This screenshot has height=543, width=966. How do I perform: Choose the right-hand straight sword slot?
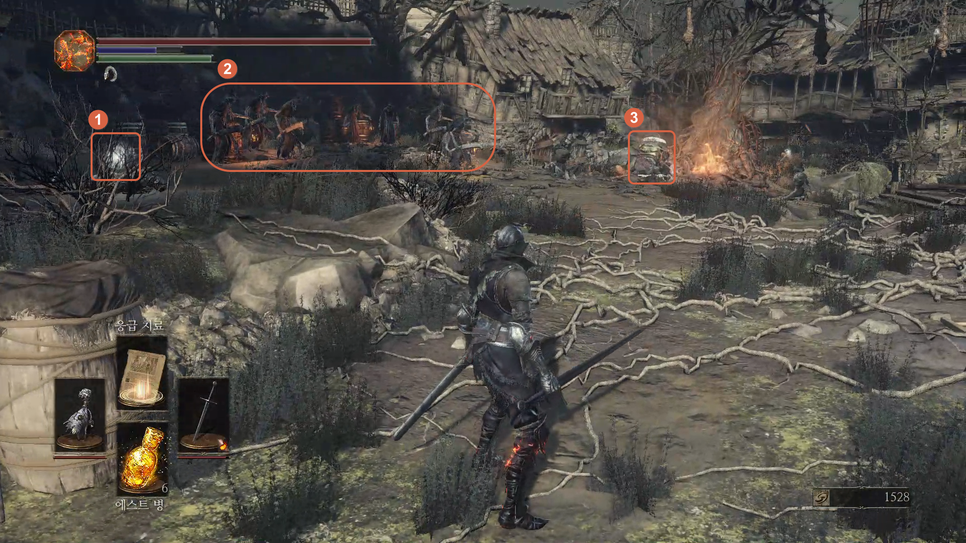203,415
